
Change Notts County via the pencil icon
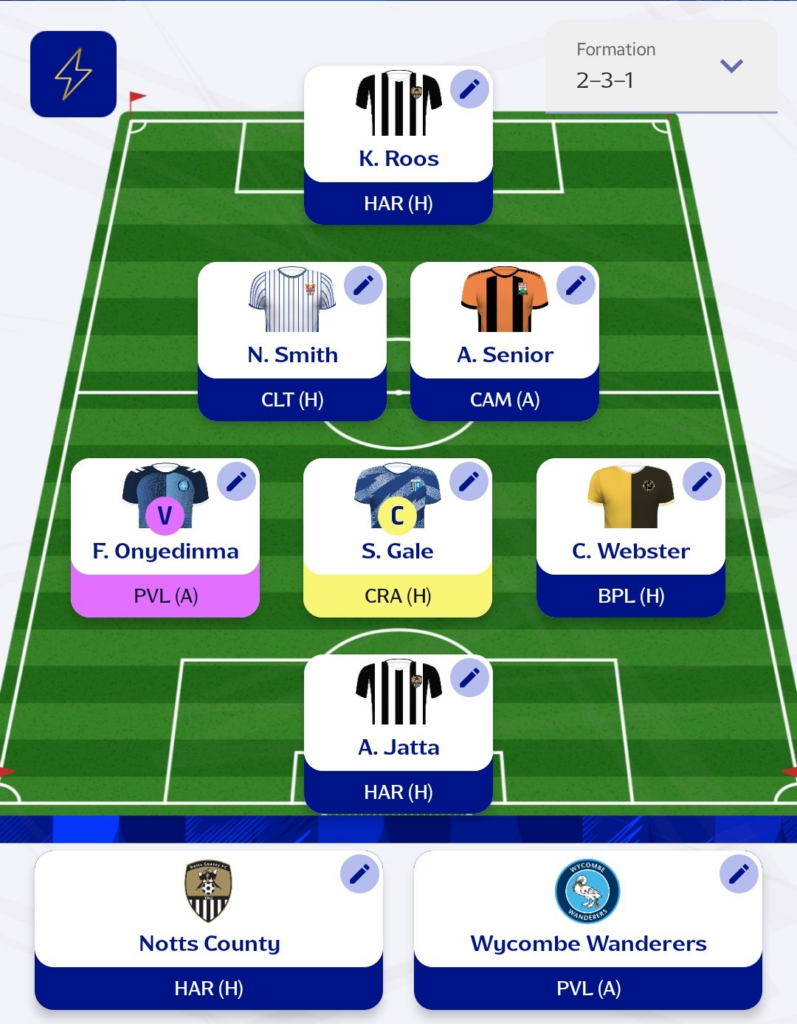click(x=359, y=874)
